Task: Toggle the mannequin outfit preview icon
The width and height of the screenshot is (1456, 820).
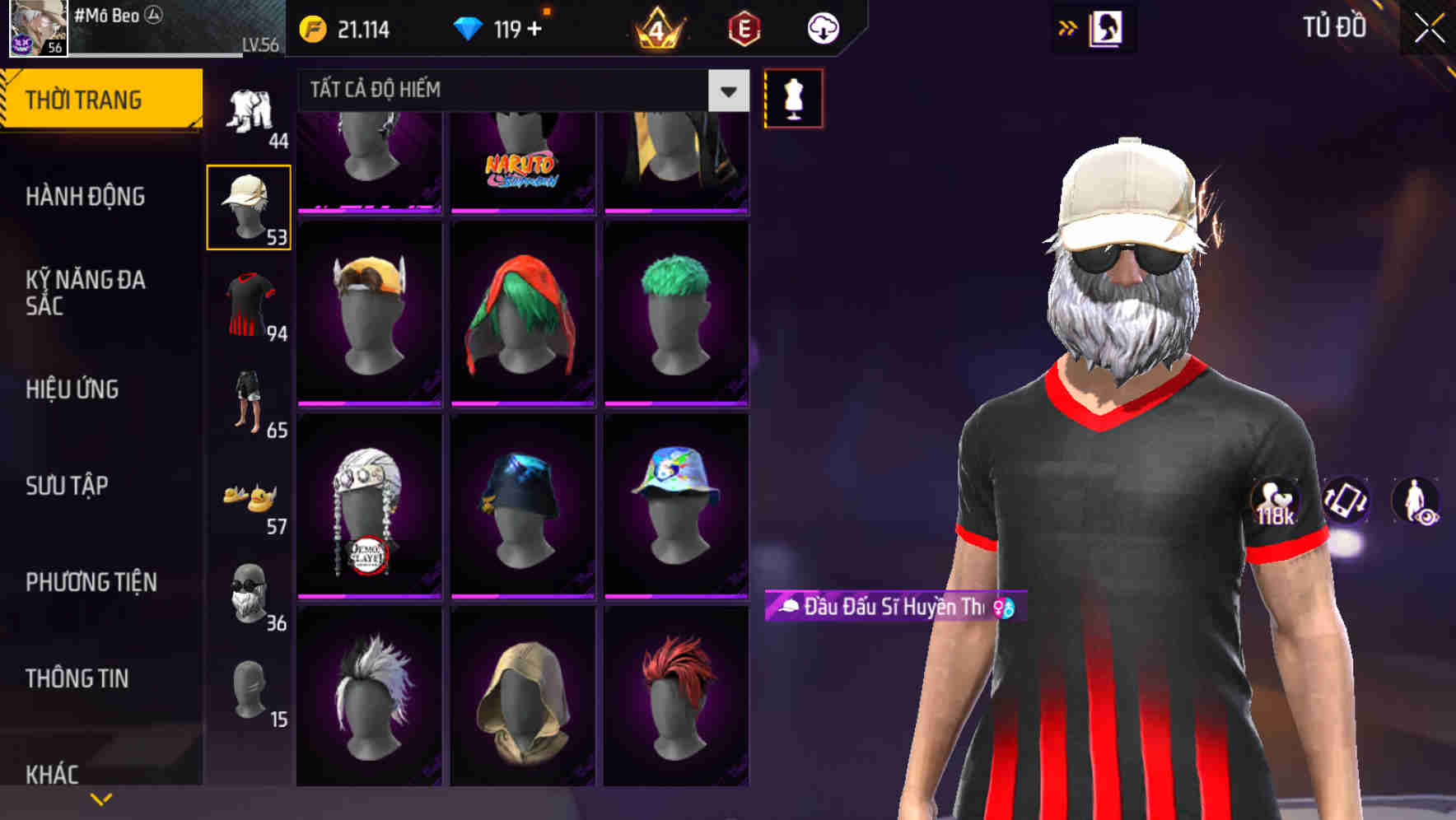Action: coord(793,97)
